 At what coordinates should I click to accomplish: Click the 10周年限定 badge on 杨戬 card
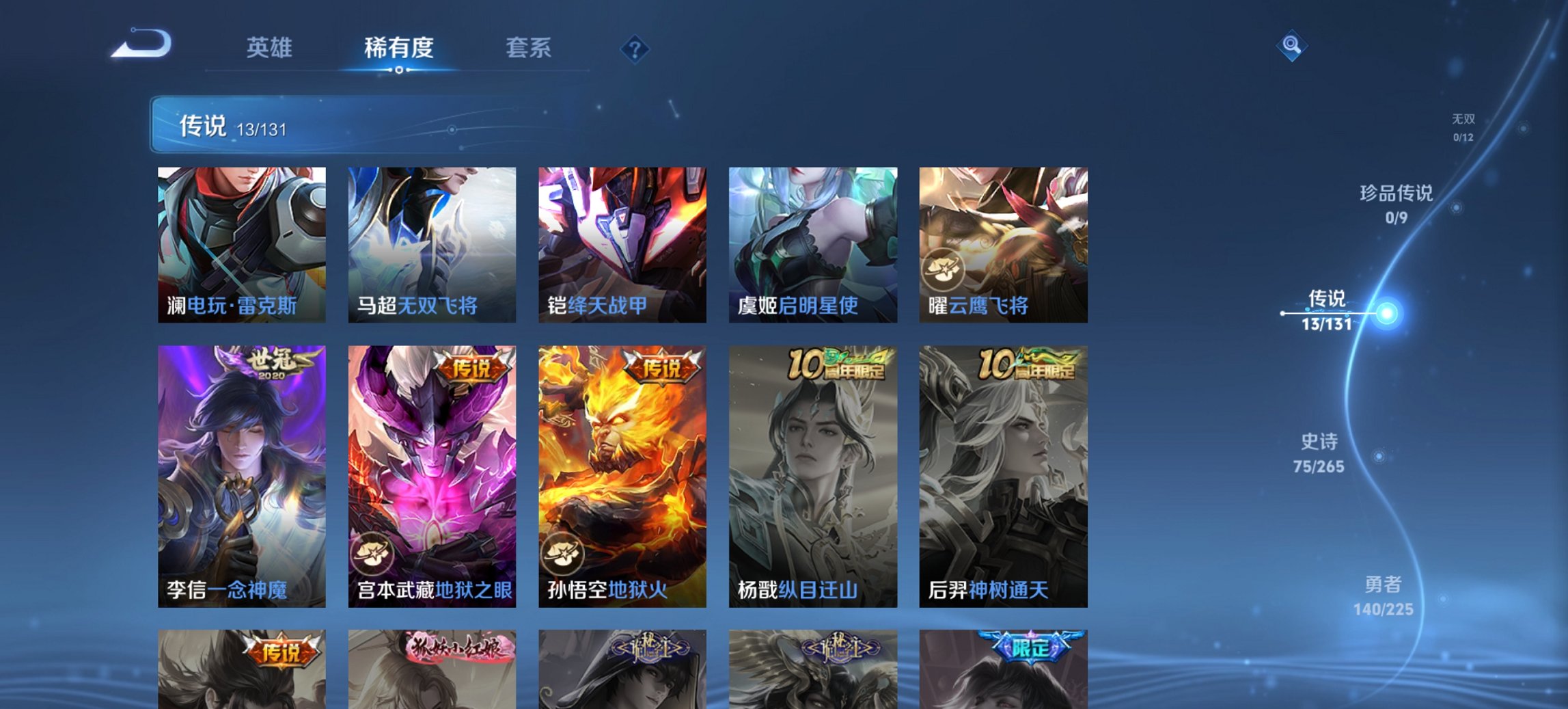click(836, 365)
